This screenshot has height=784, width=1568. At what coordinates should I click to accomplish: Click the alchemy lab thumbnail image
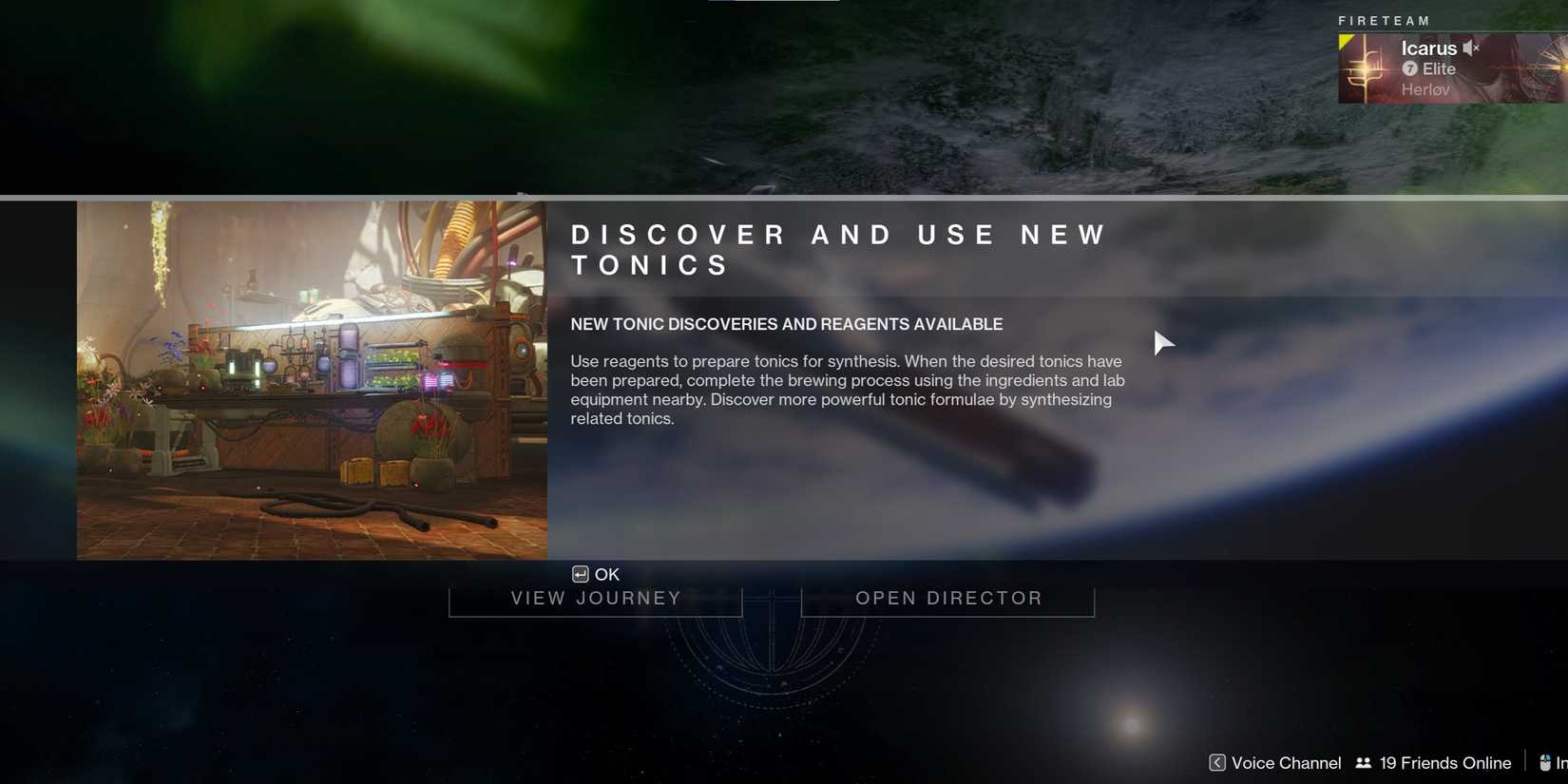click(312, 378)
